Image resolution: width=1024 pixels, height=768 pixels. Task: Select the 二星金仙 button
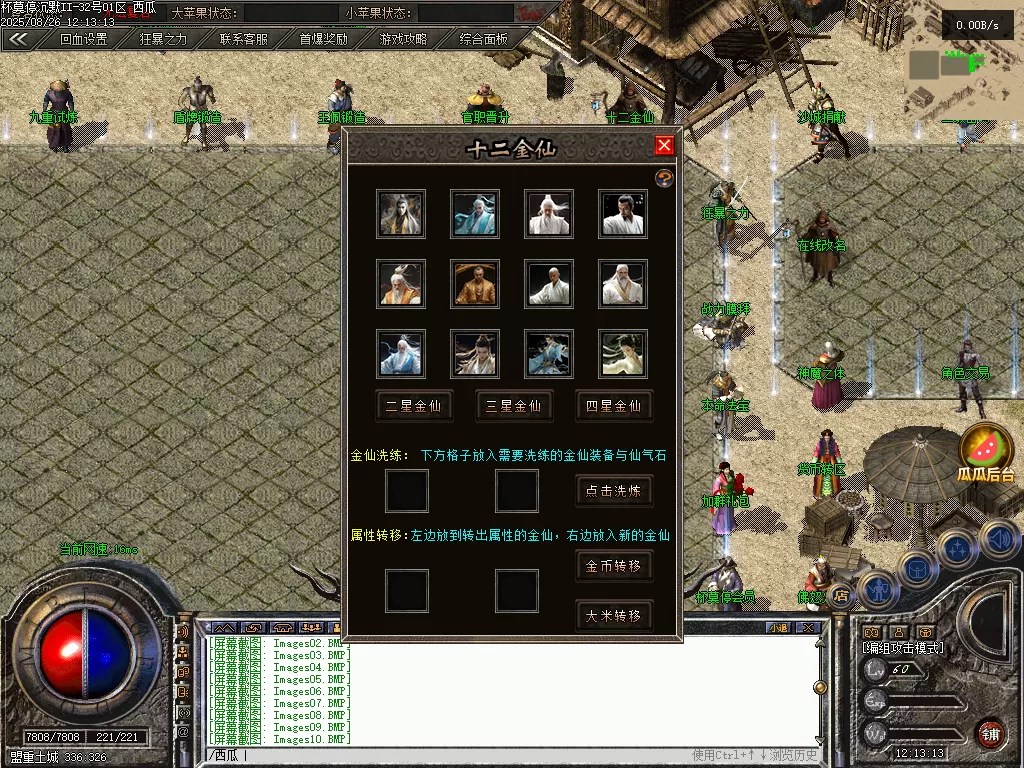coord(414,406)
